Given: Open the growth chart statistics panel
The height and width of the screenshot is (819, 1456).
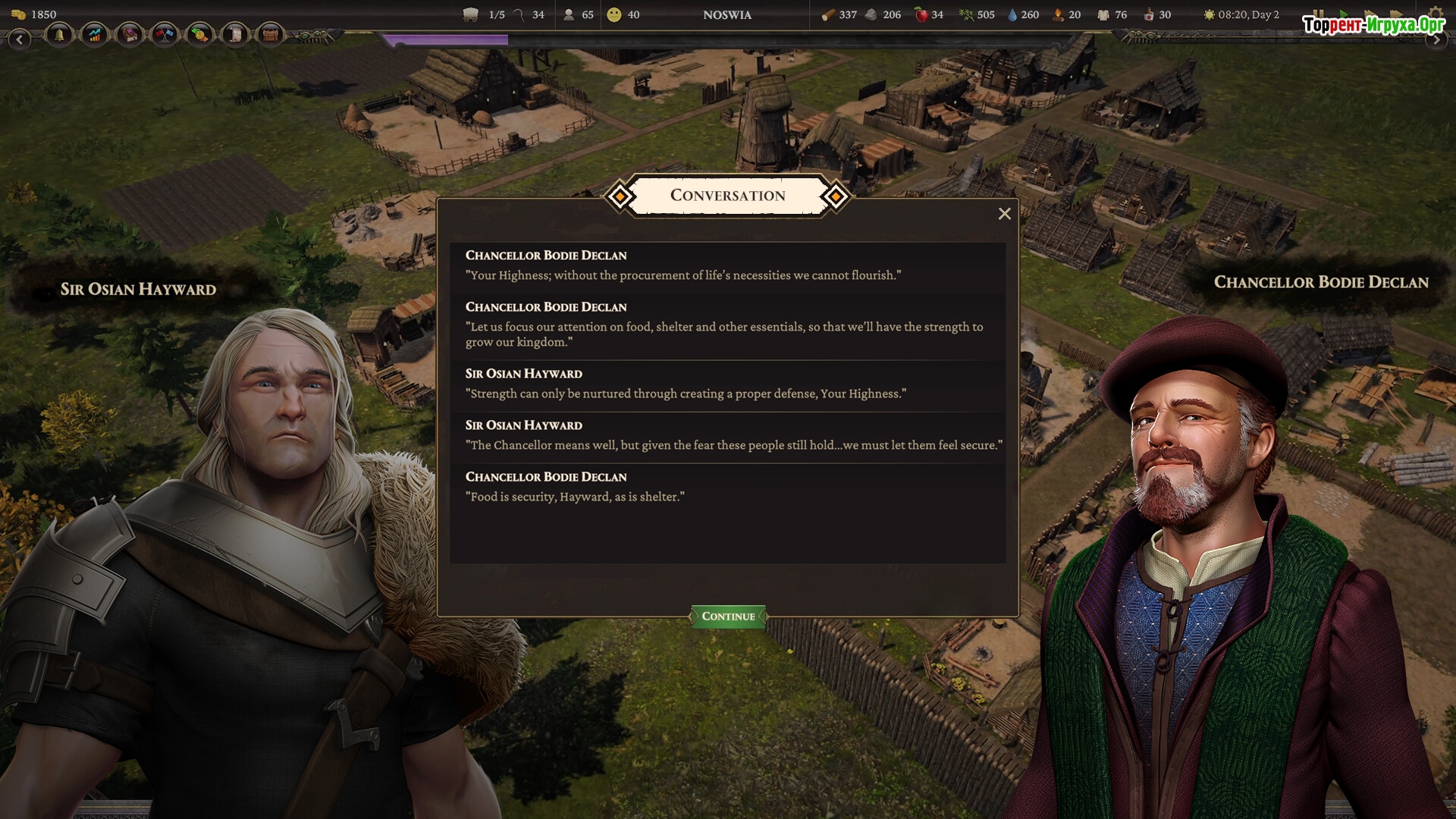Looking at the screenshot, I should [95, 35].
